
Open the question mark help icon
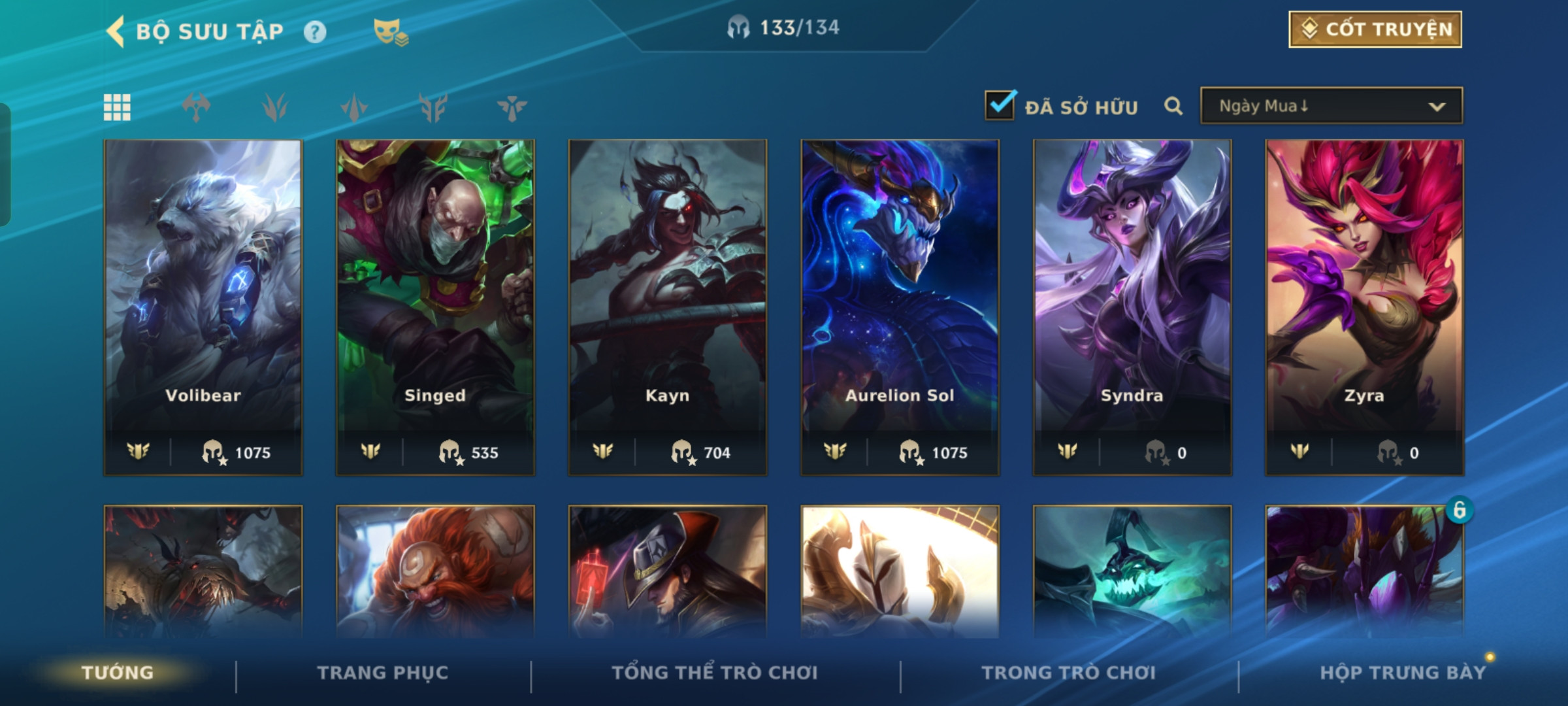coord(315,31)
